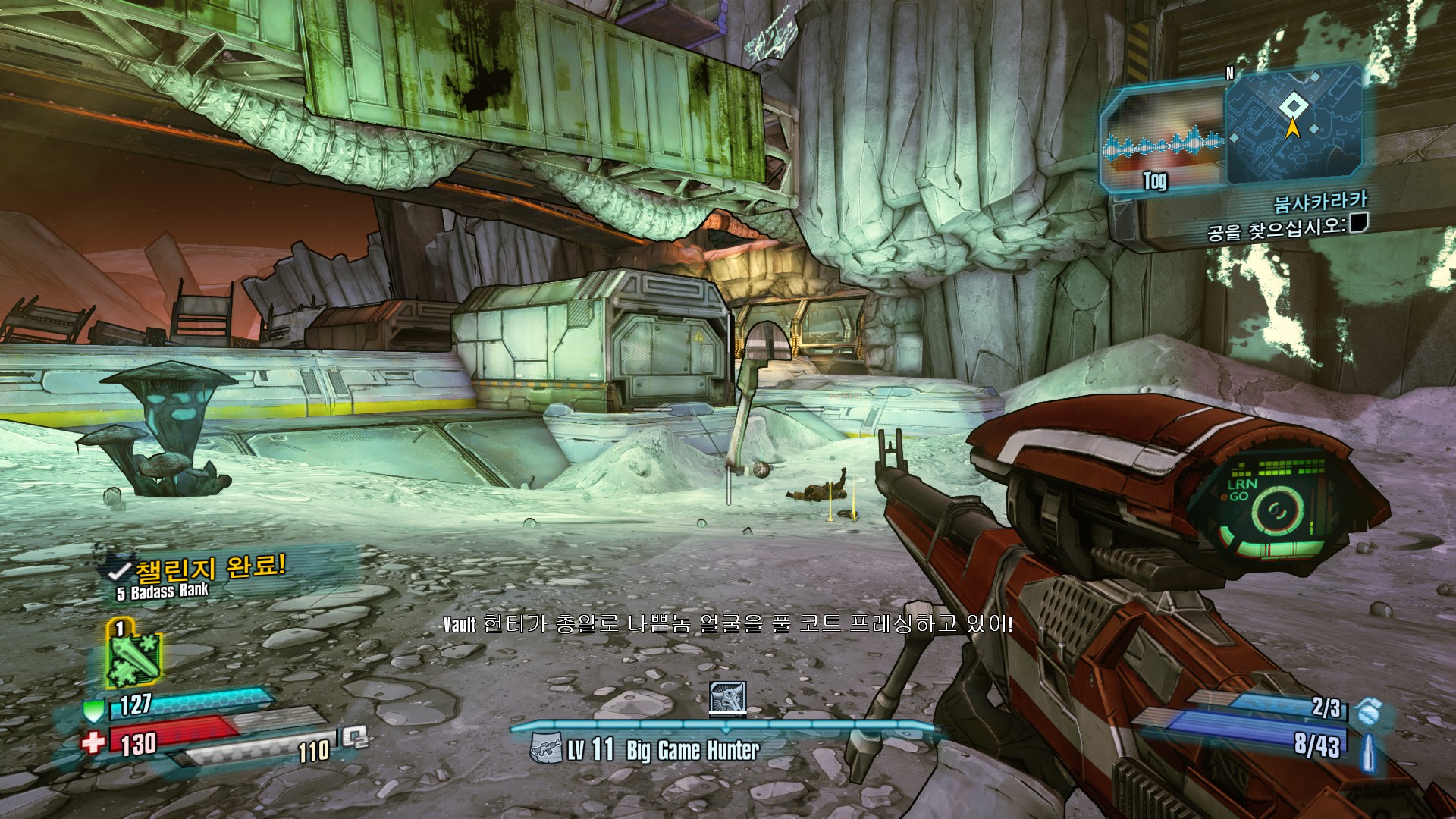Click the oxygen tank icon
Viewport: 1456px width, 819px height.
coord(353,736)
